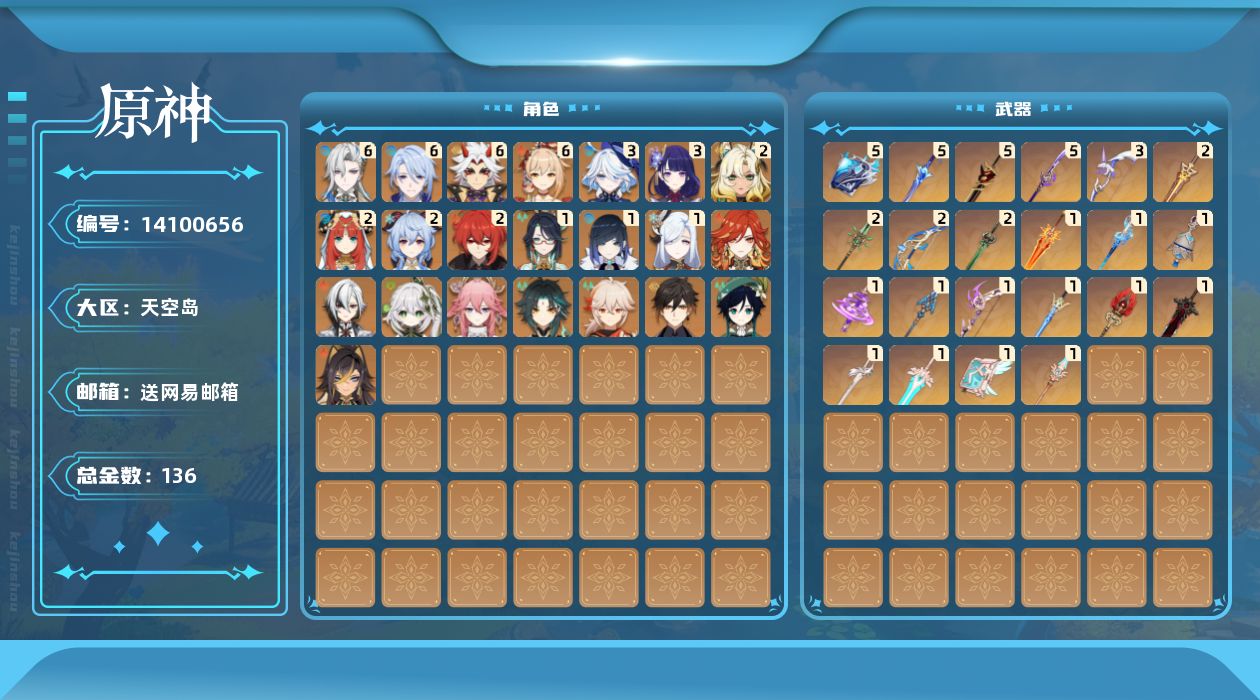
Task: Select the purple Kagura's Verity catalyst
Action: [853, 307]
